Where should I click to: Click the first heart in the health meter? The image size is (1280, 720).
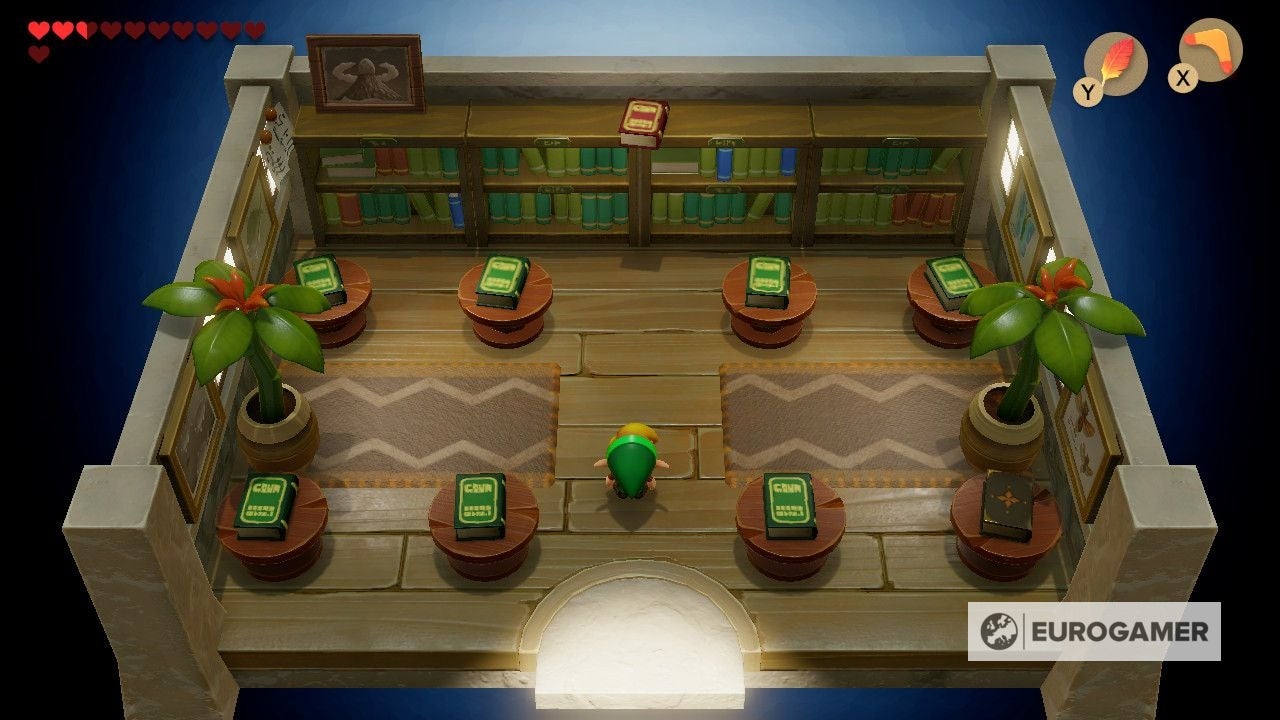tap(36, 28)
